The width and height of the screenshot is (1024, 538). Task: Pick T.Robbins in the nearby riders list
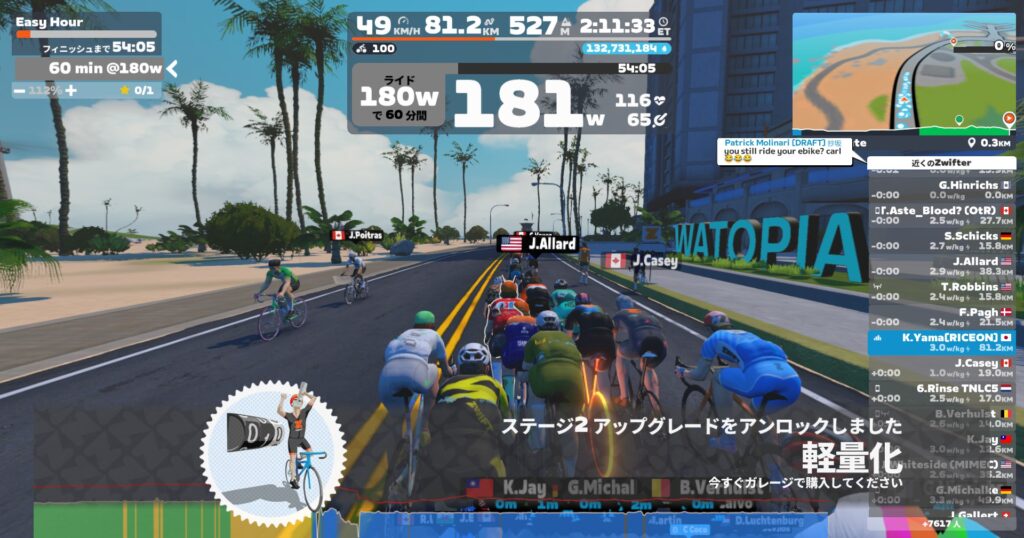tap(941, 291)
